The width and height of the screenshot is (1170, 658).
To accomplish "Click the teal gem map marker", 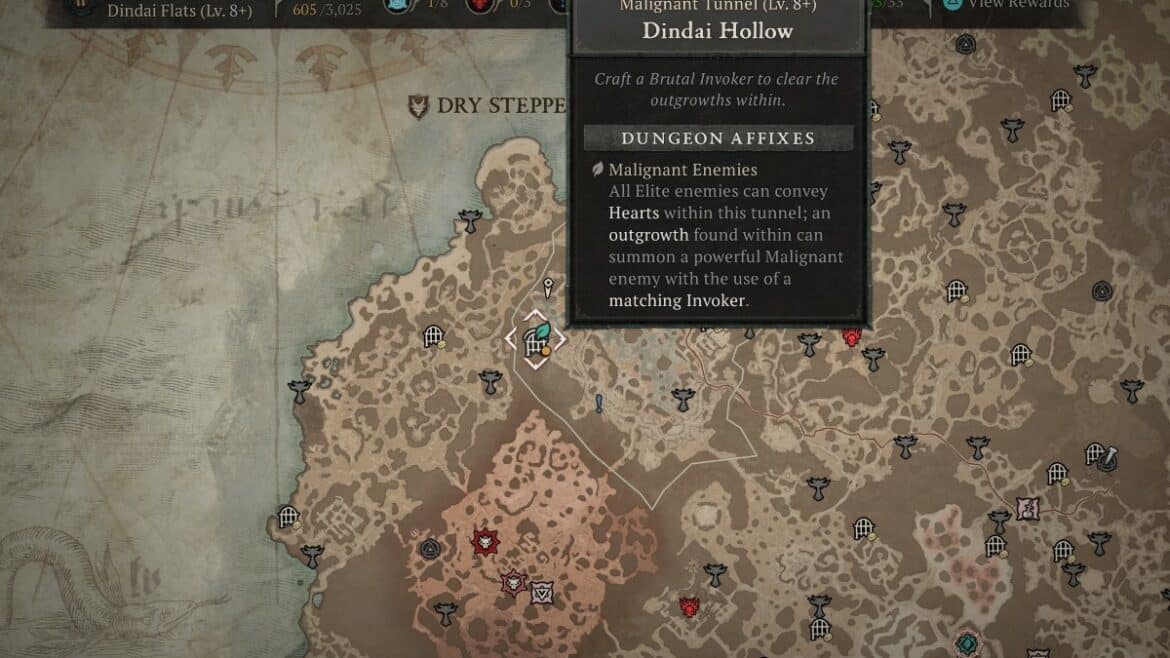I will 967,643.
